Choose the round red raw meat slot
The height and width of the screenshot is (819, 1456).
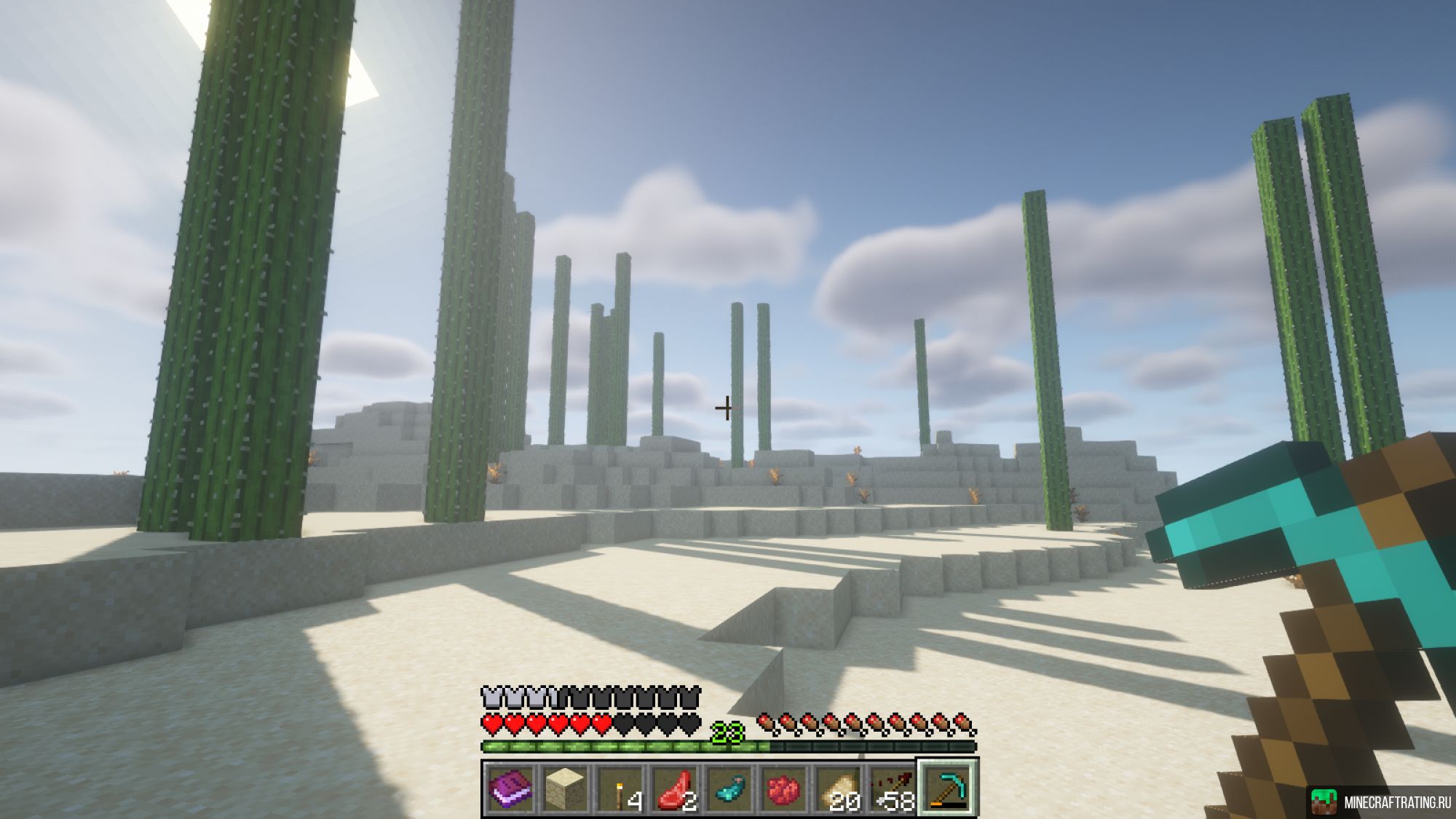coord(784,788)
